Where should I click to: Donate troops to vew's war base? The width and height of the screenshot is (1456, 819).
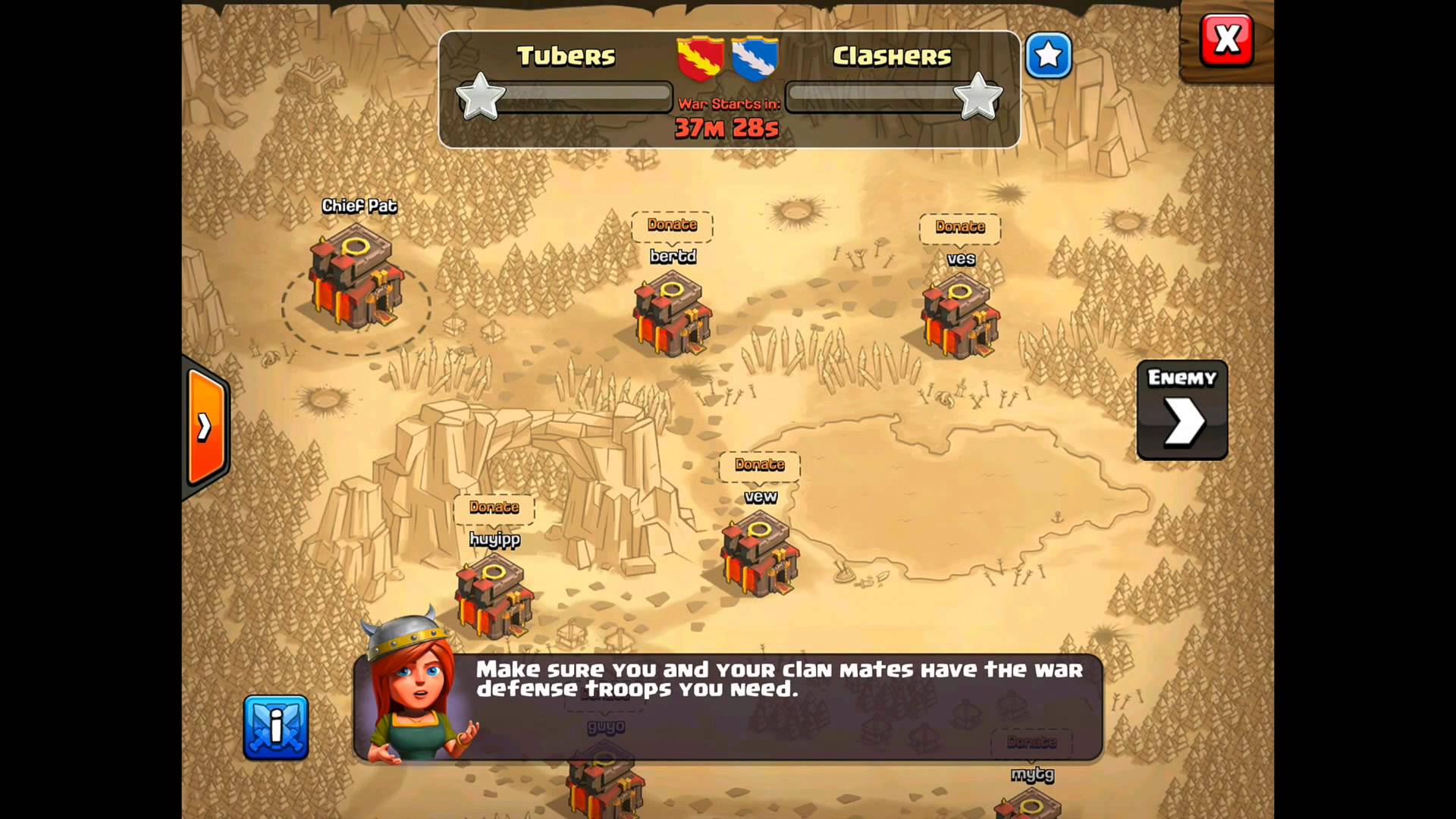(759, 465)
